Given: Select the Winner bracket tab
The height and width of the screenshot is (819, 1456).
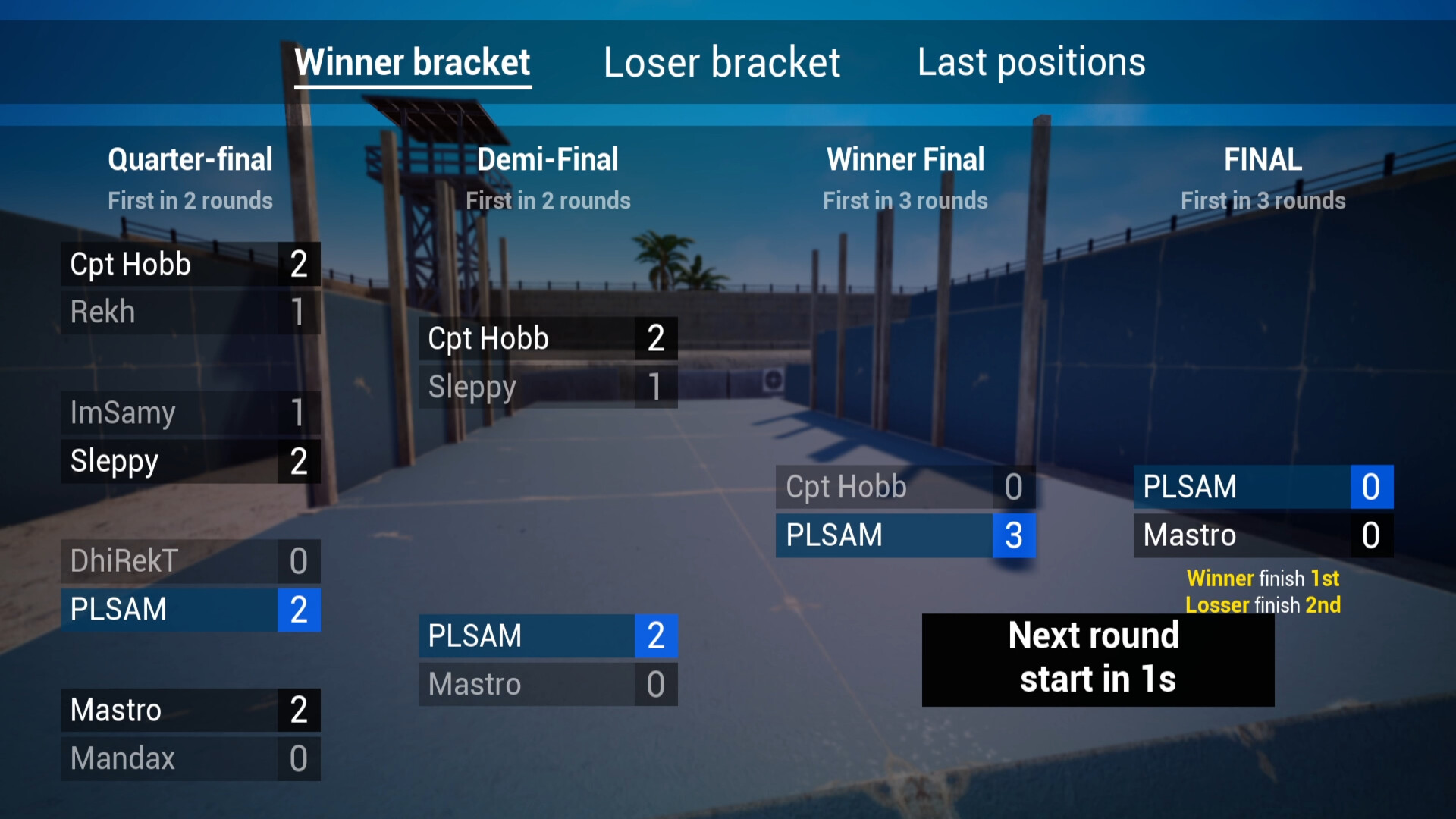Looking at the screenshot, I should 412,62.
